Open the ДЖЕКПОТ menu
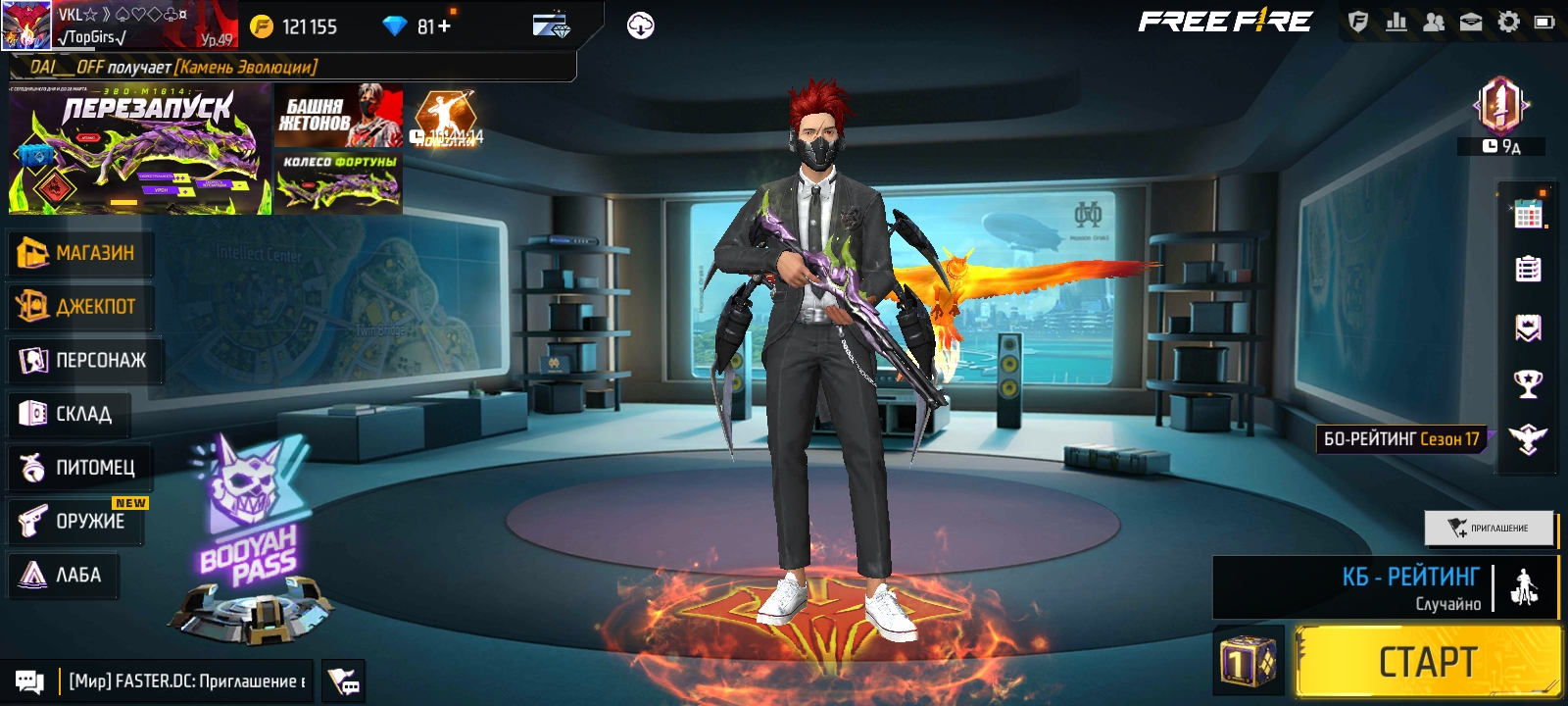 76,307
